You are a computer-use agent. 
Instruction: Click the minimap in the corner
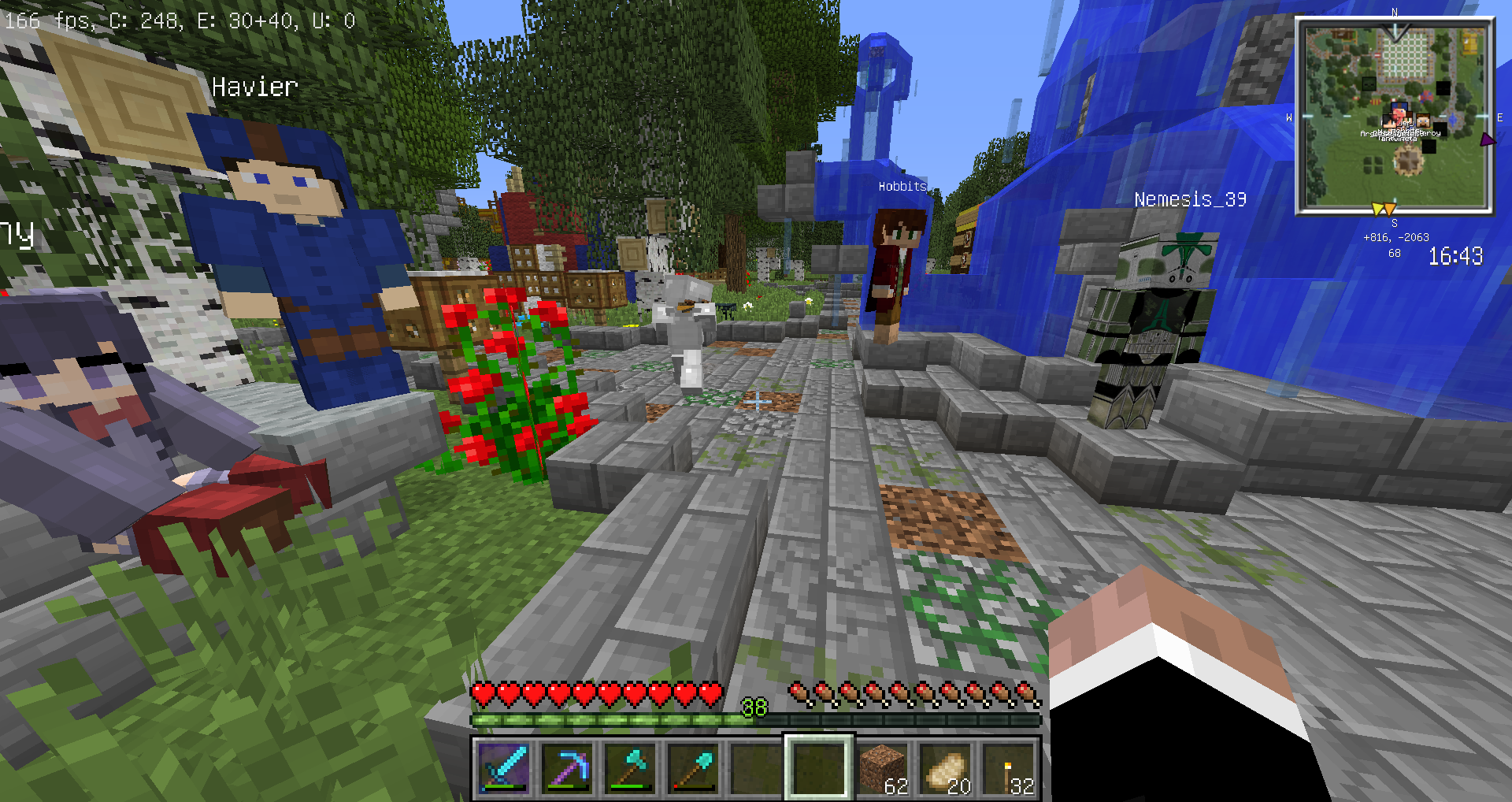(1395, 116)
